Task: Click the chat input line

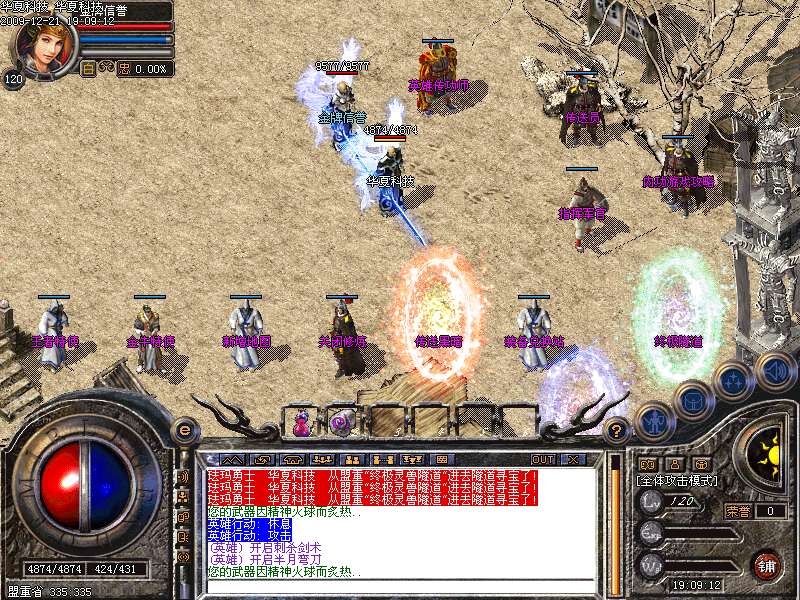Action: [400, 585]
